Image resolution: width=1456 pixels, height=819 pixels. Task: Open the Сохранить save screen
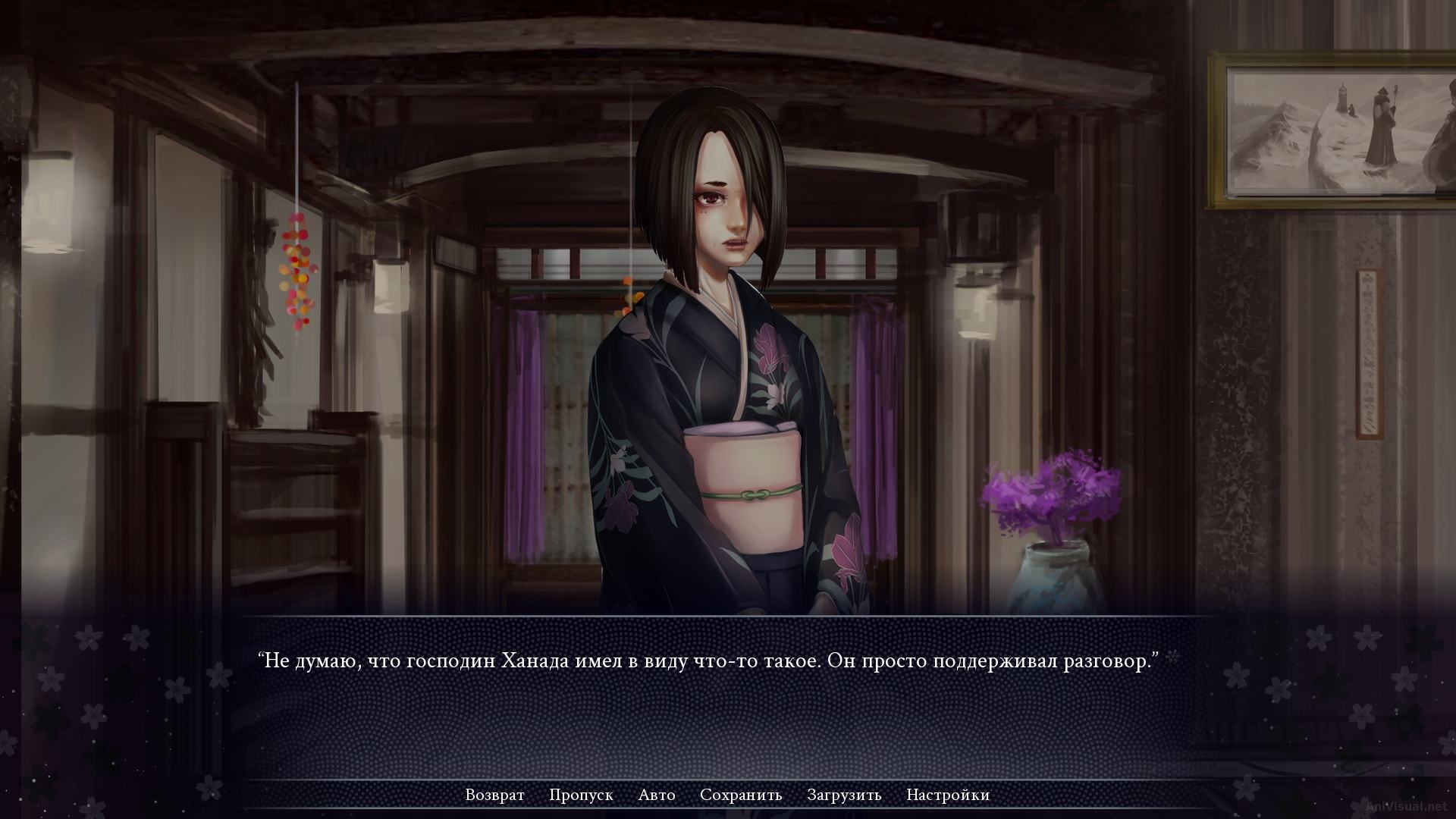741,795
